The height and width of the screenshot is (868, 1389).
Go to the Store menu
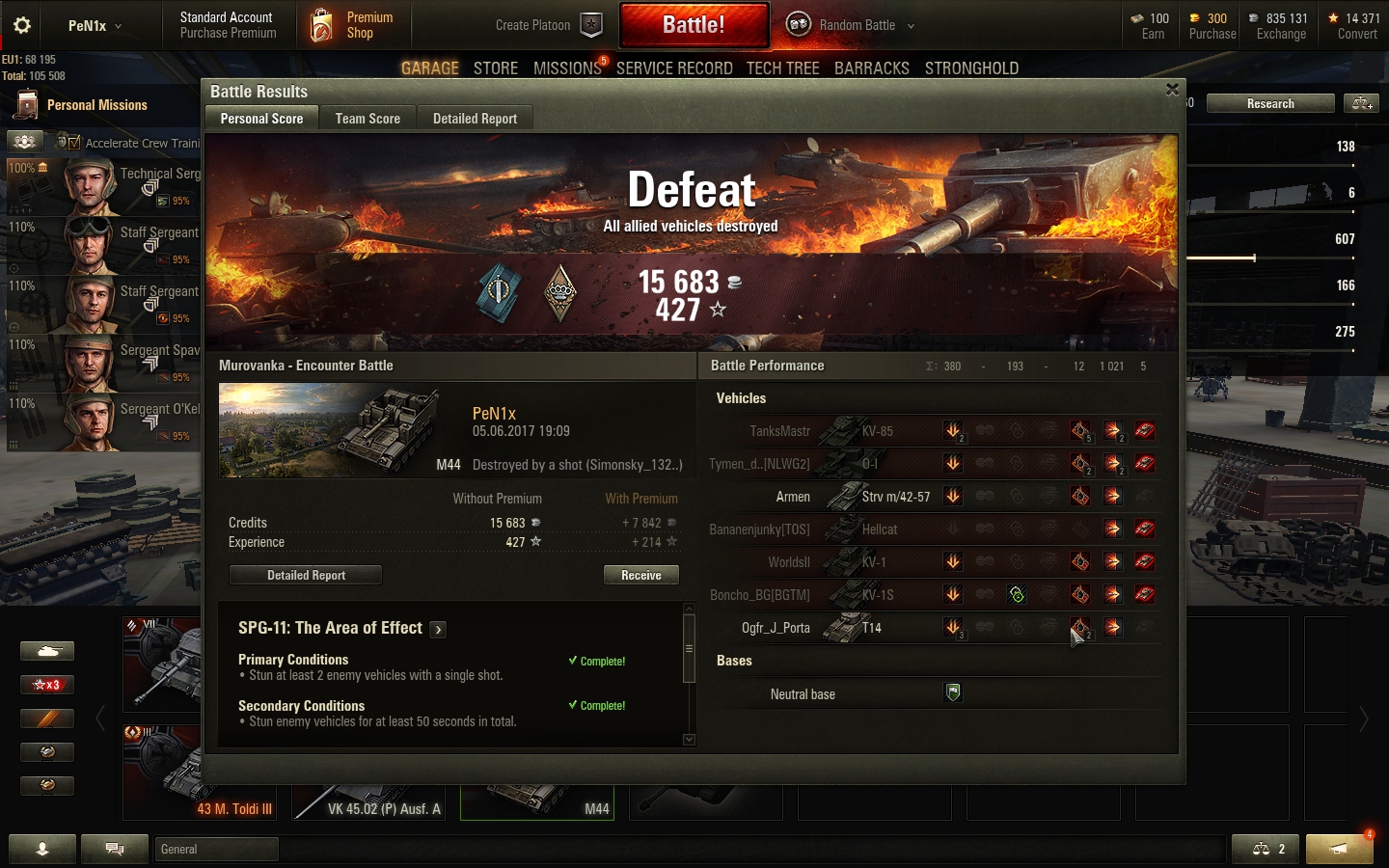click(x=496, y=68)
